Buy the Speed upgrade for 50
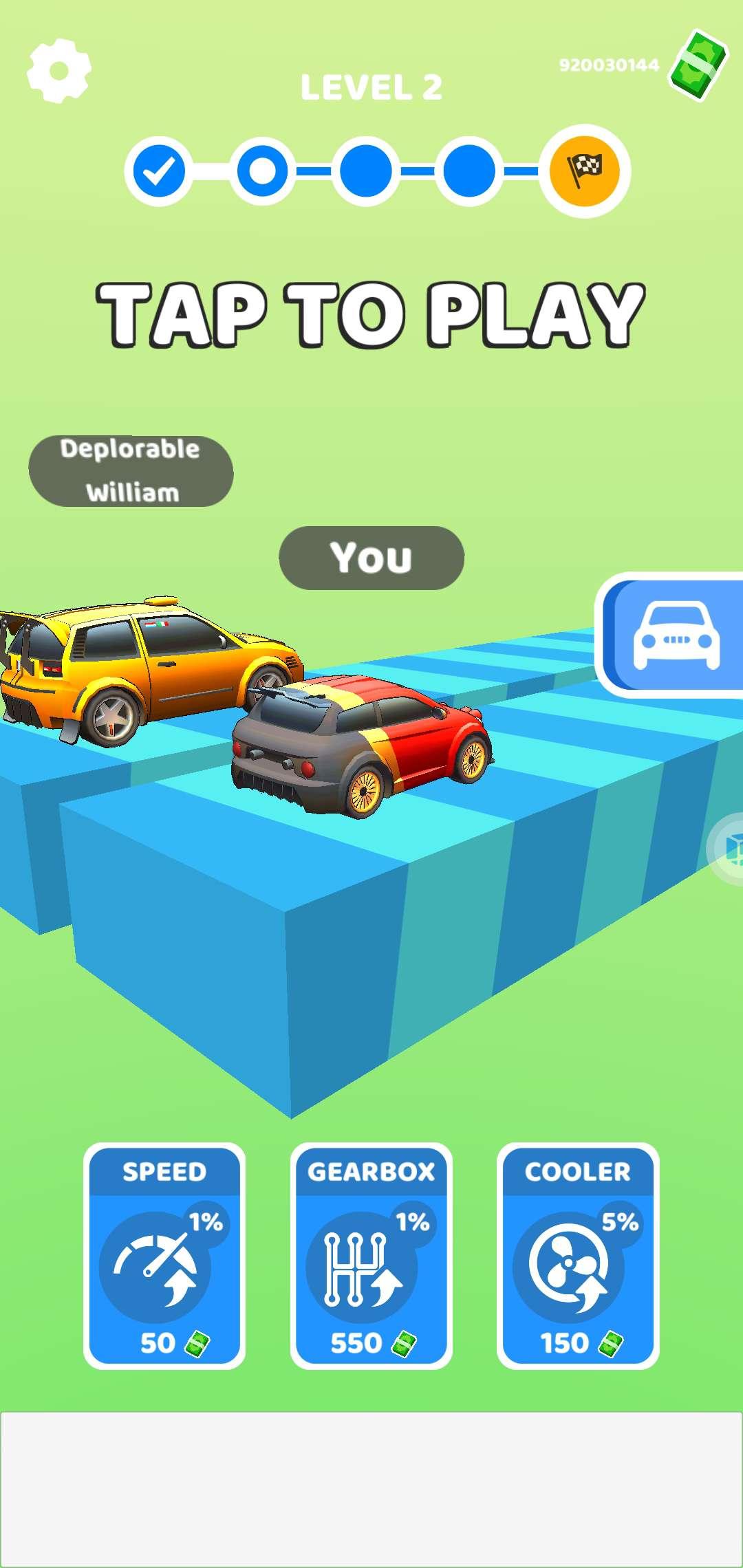743x1568 pixels. [164, 1256]
